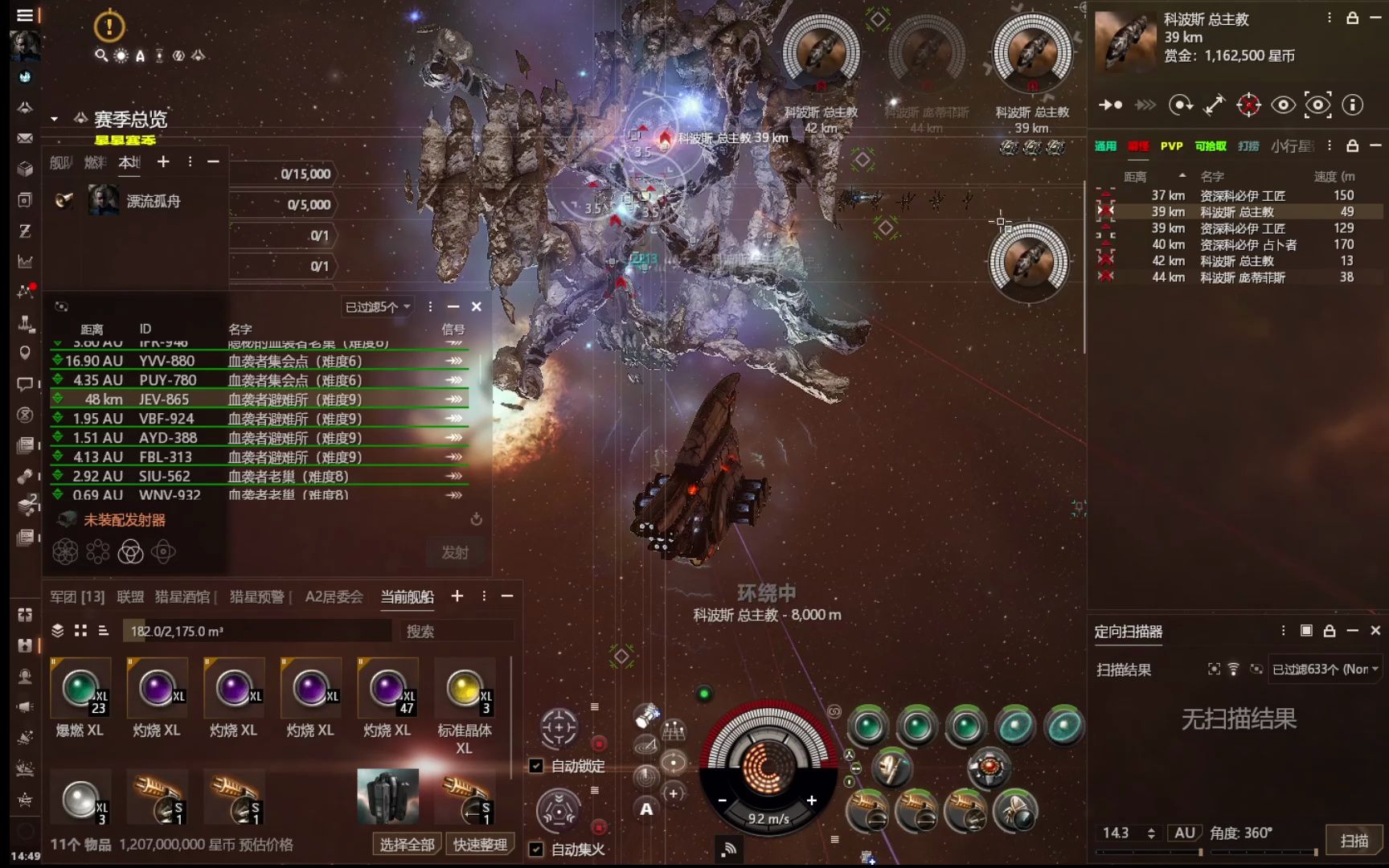Open show info on the targeted Kopos ship
Screen dimensions: 1389x868
coord(1354,105)
